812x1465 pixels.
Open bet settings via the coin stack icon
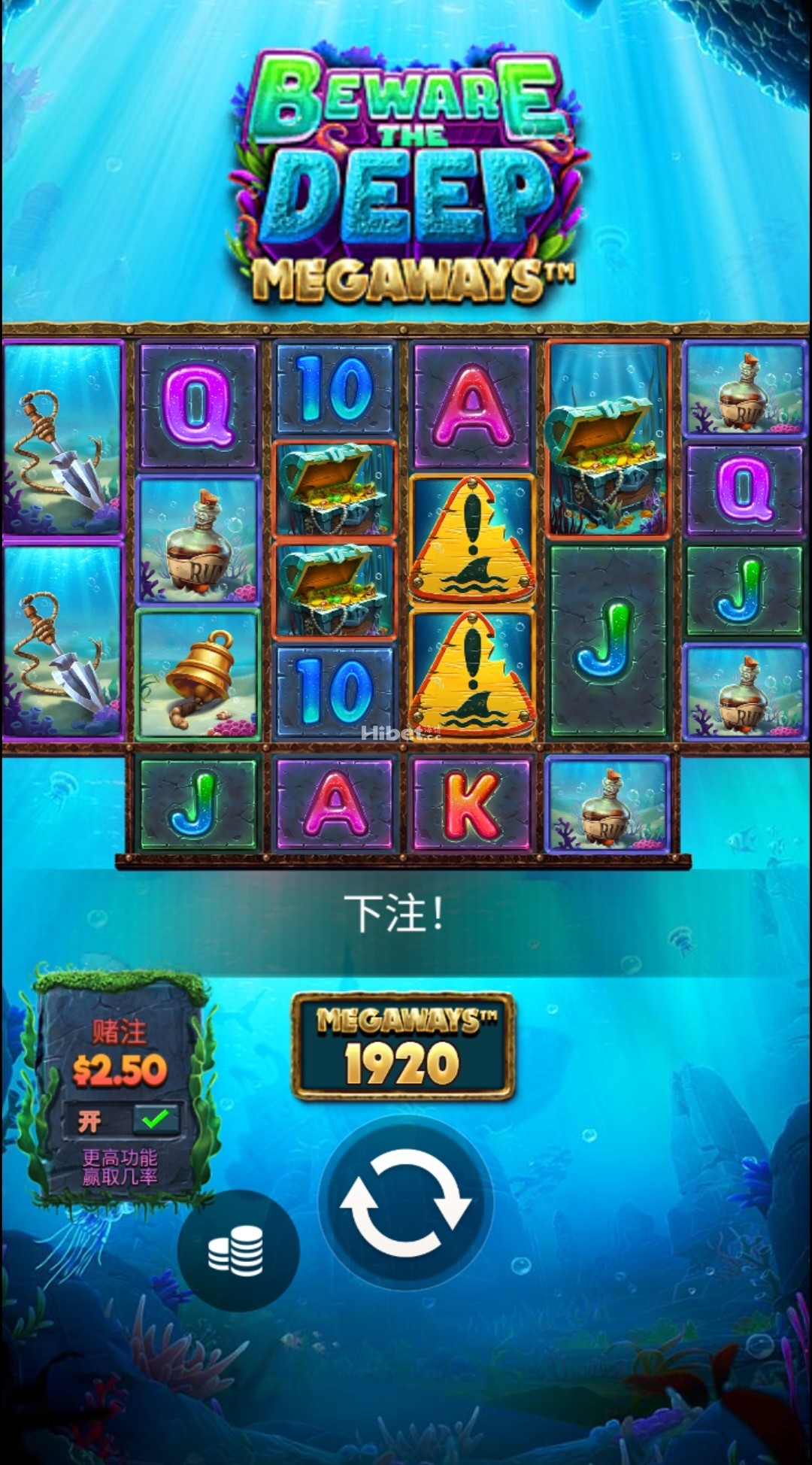[x=237, y=1251]
